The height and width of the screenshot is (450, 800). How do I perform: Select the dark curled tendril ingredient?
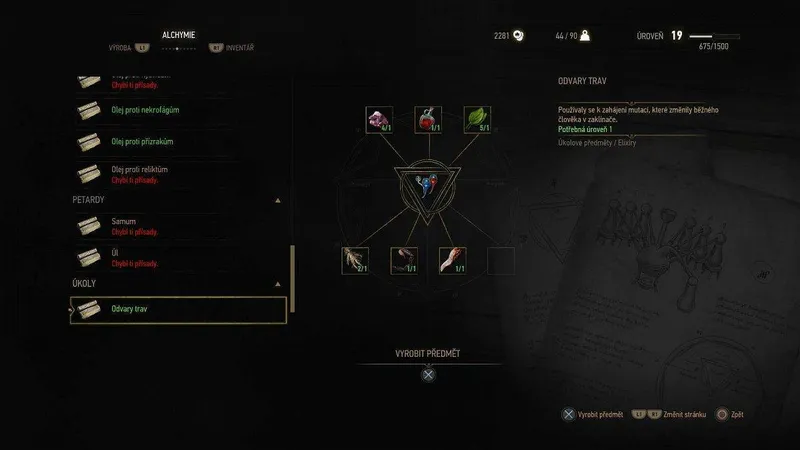pos(405,261)
